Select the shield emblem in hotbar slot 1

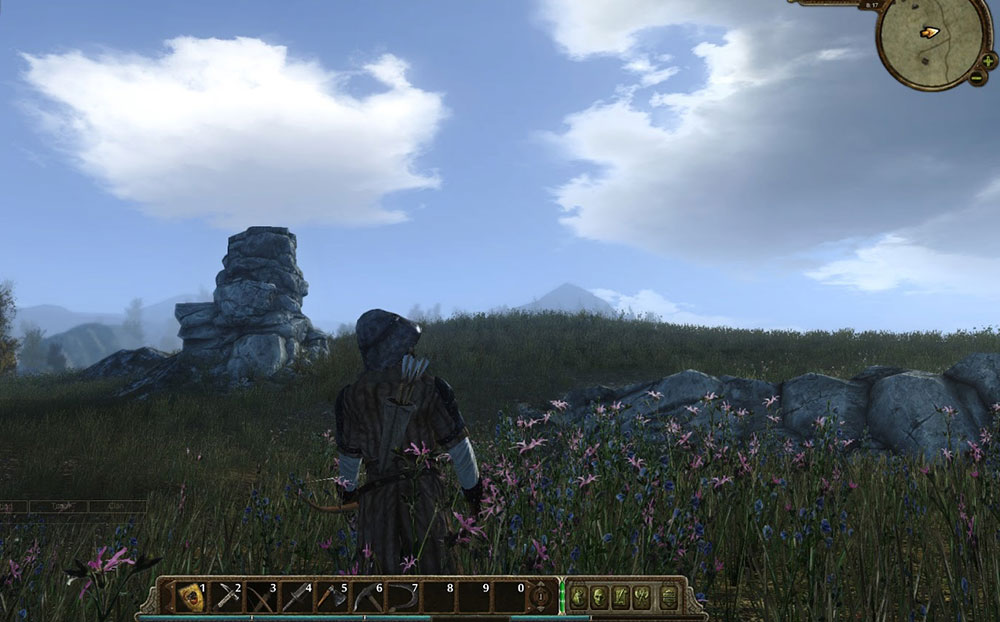[x=190, y=597]
